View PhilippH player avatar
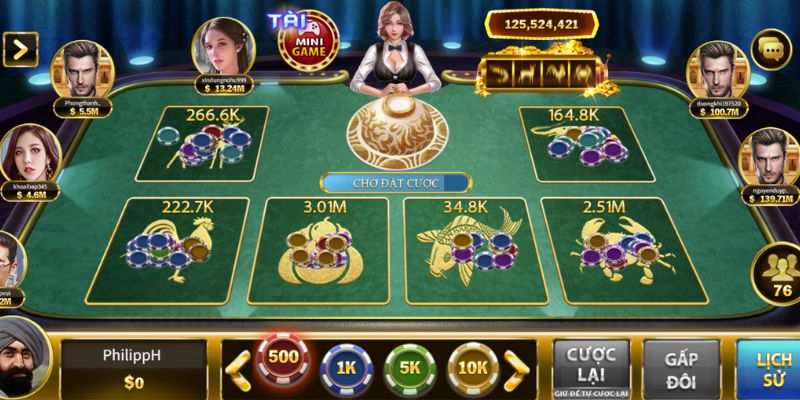 tap(22, 358)
